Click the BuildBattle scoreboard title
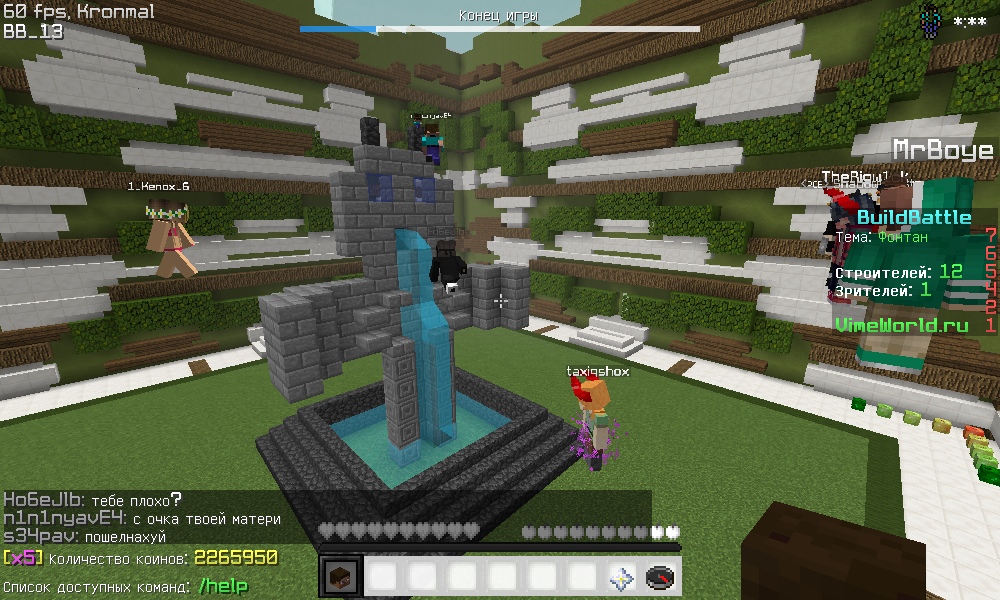This screenshot has height=600, width=1000. [913, 217]
